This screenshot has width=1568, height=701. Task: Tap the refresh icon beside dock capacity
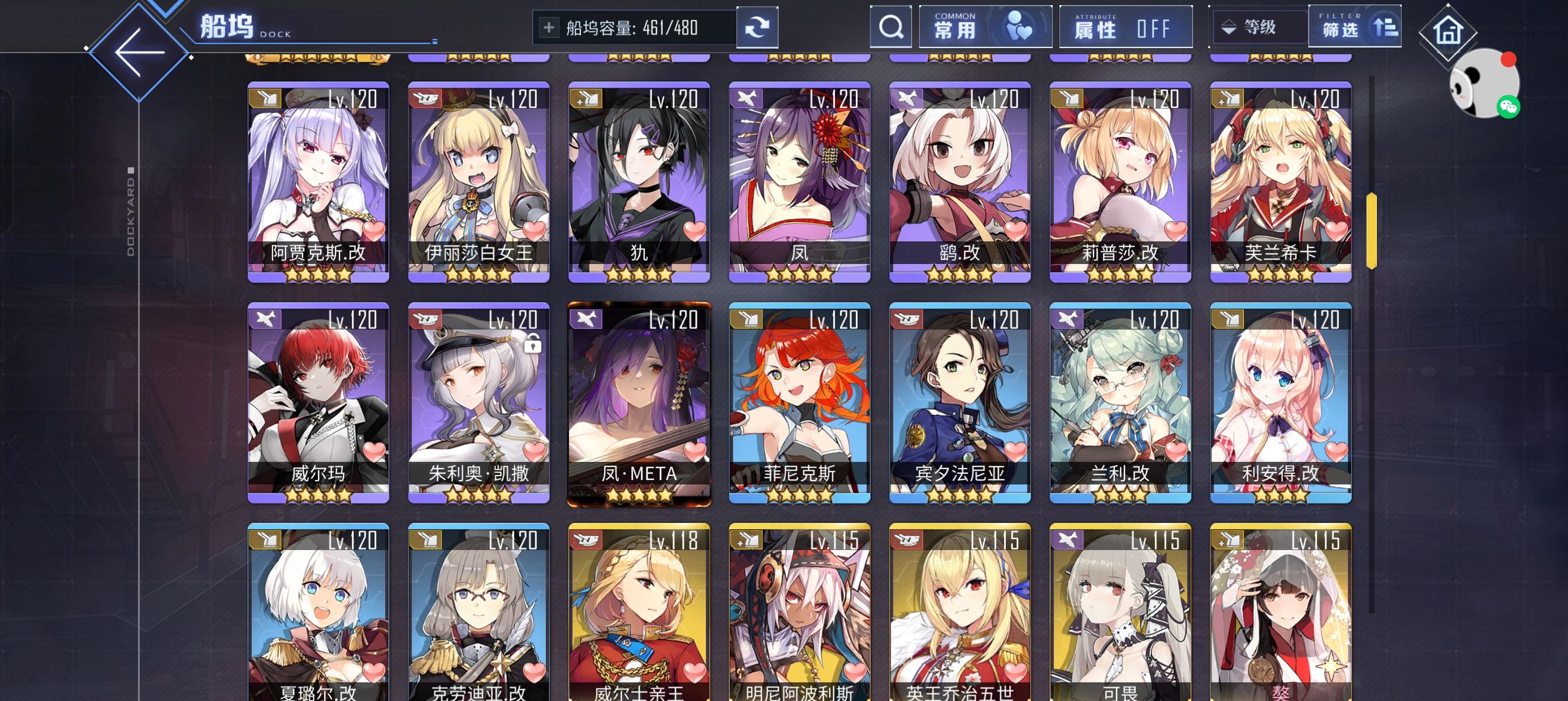[x=757, y=27]
